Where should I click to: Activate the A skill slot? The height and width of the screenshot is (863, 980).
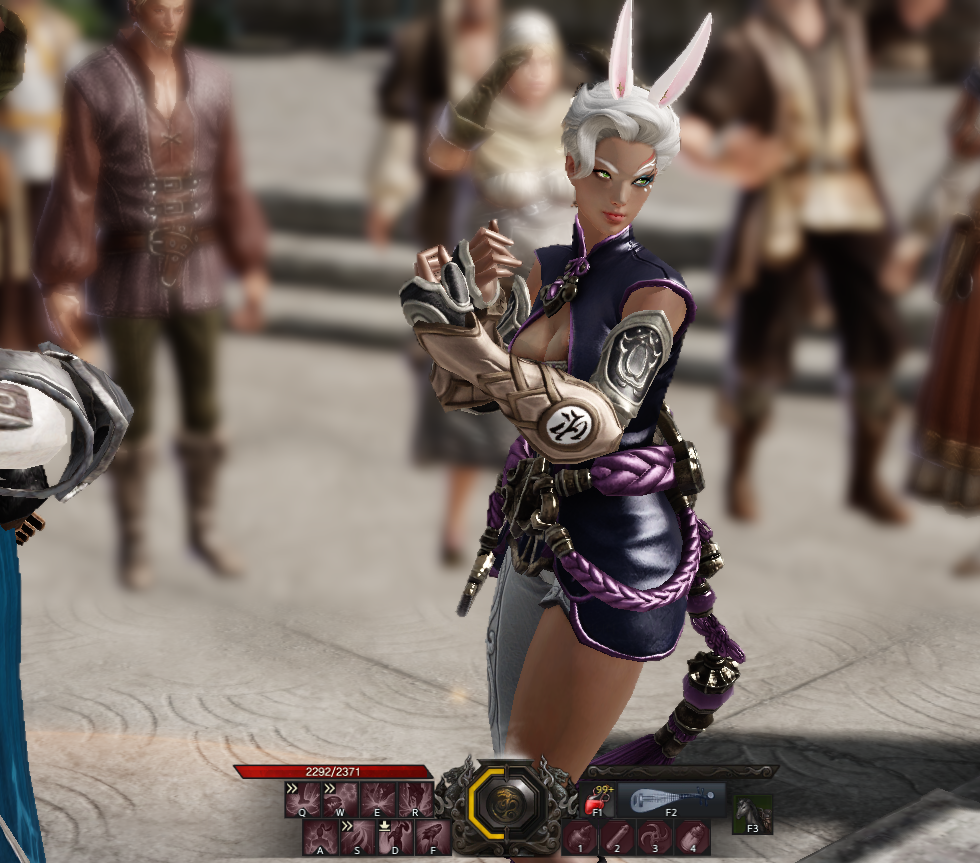pos(320,837)
